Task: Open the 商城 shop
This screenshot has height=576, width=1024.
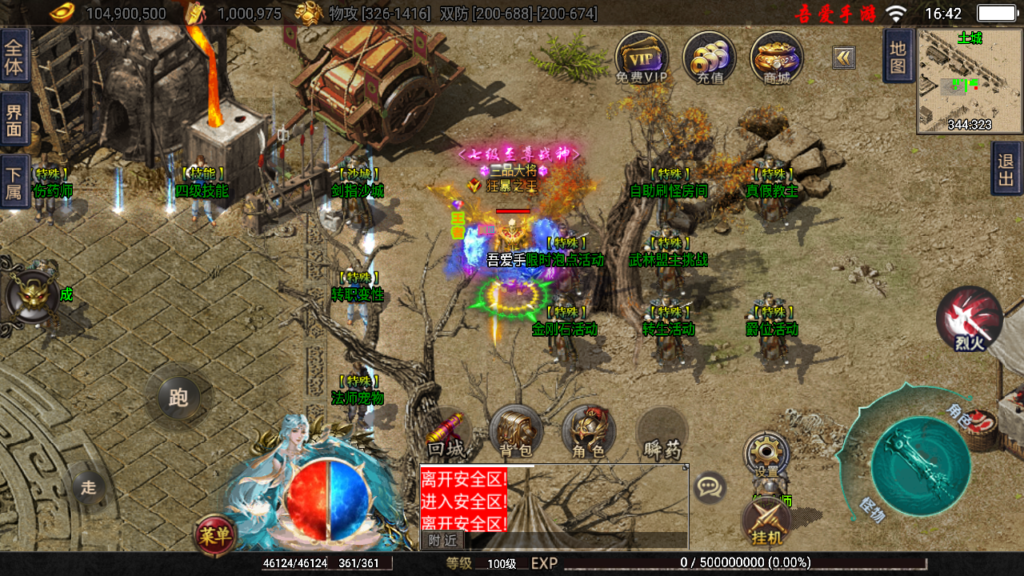Action: point(777,56)
